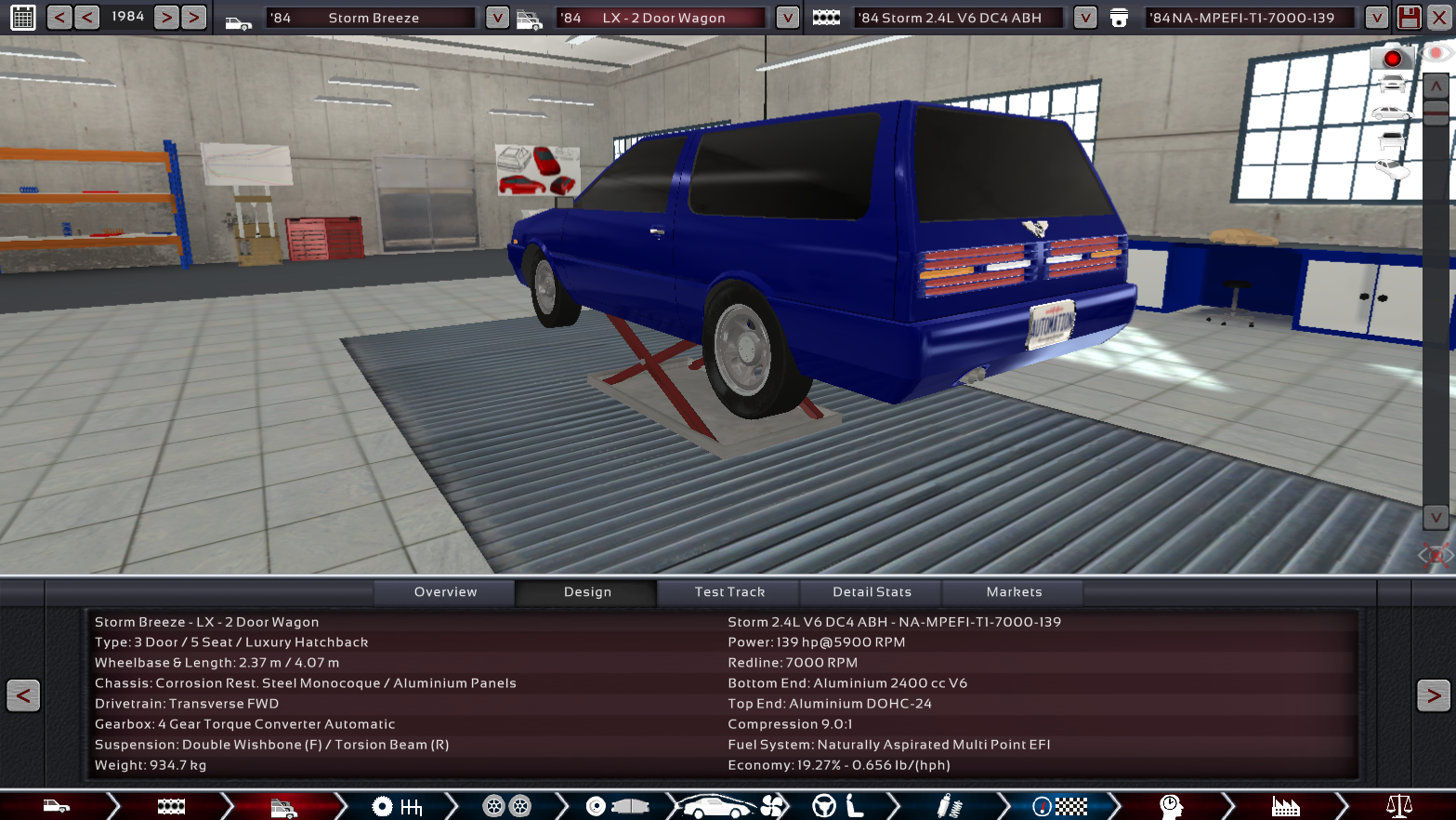The width and height of the screenshot is (1456, 820).
Task: Switch to the Overview tab
Action: 445,592
